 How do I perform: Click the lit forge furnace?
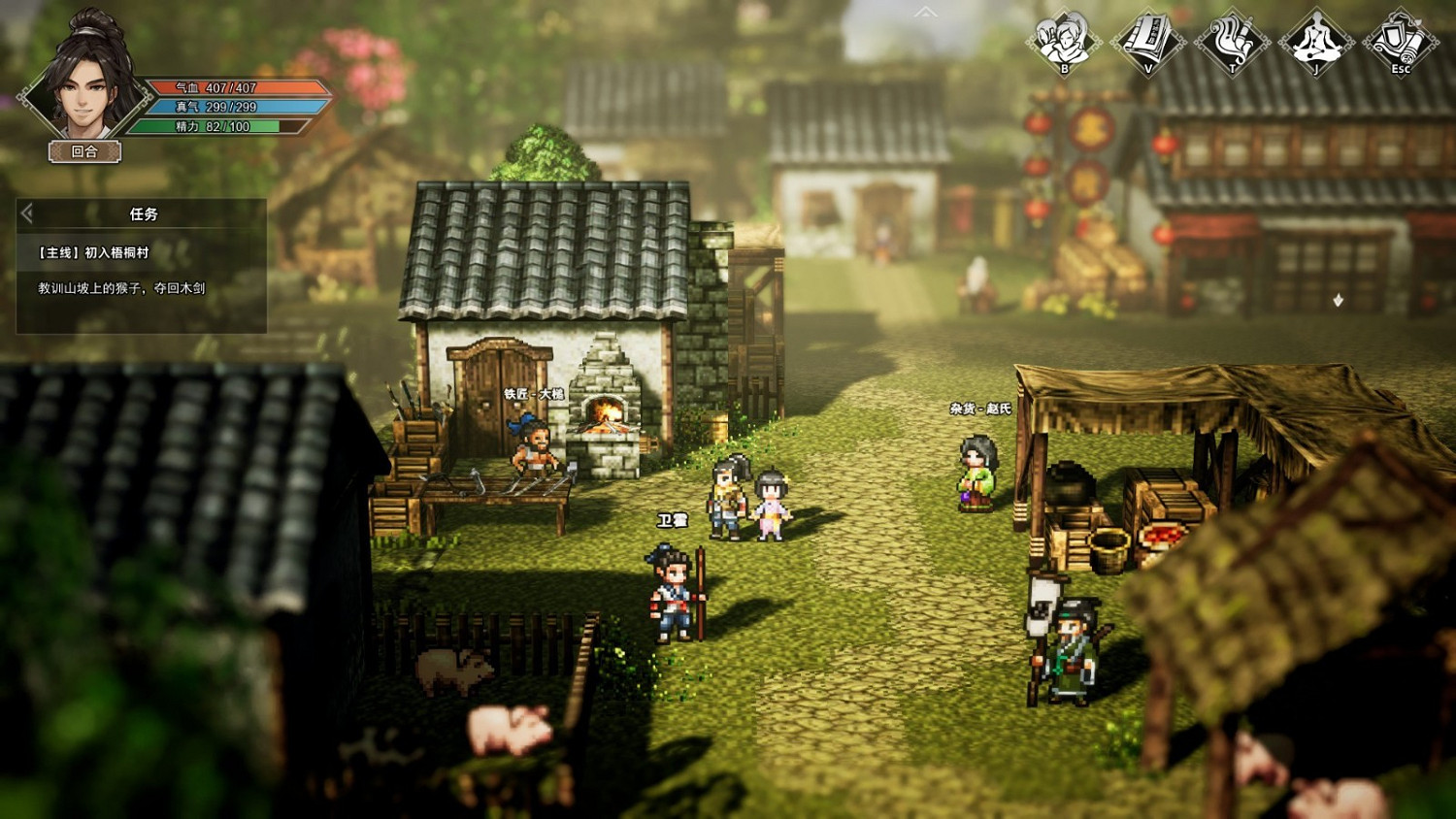click(x=607, y=412)
